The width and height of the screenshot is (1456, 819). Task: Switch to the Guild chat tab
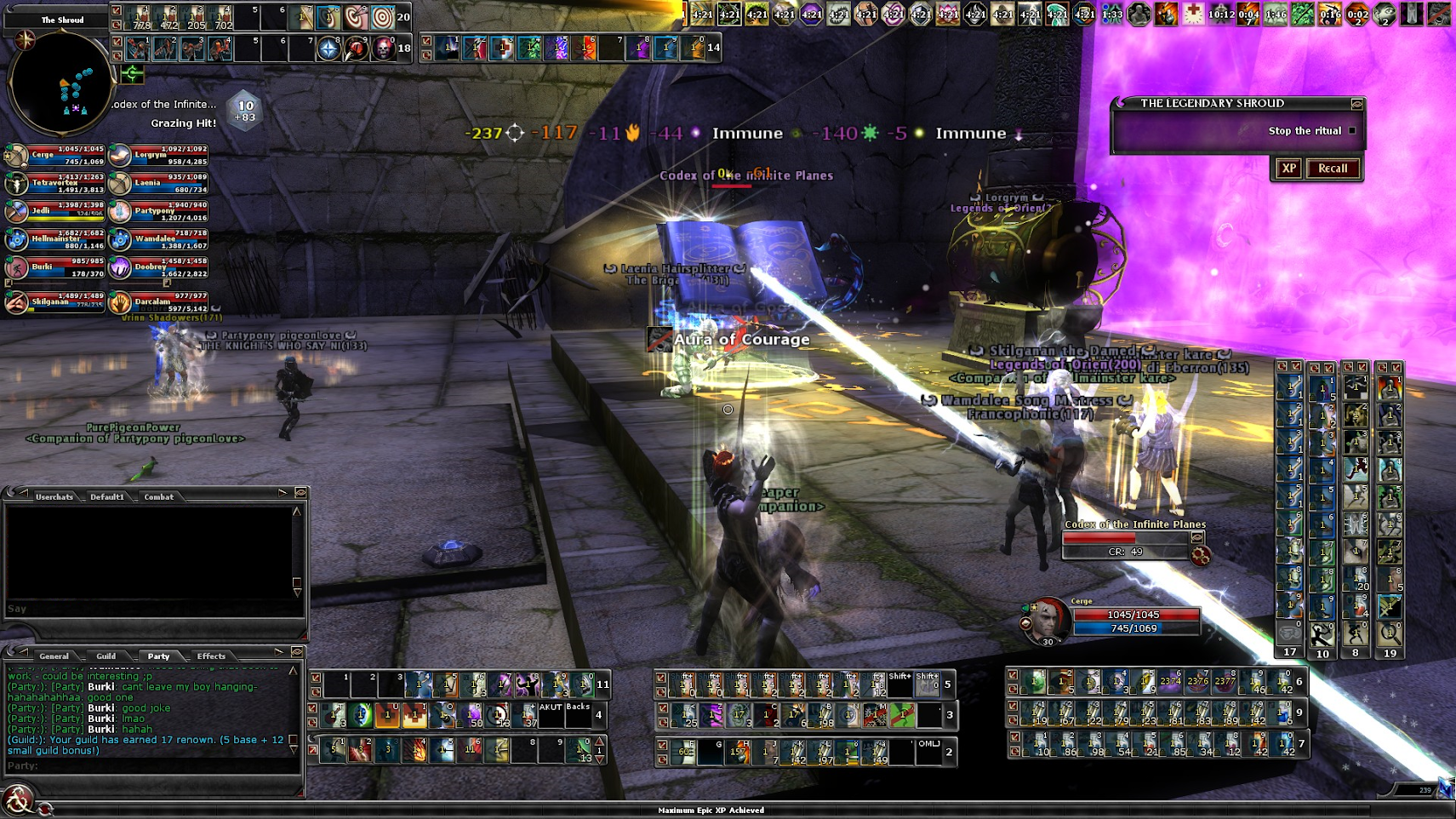click(x=106, y=656)
